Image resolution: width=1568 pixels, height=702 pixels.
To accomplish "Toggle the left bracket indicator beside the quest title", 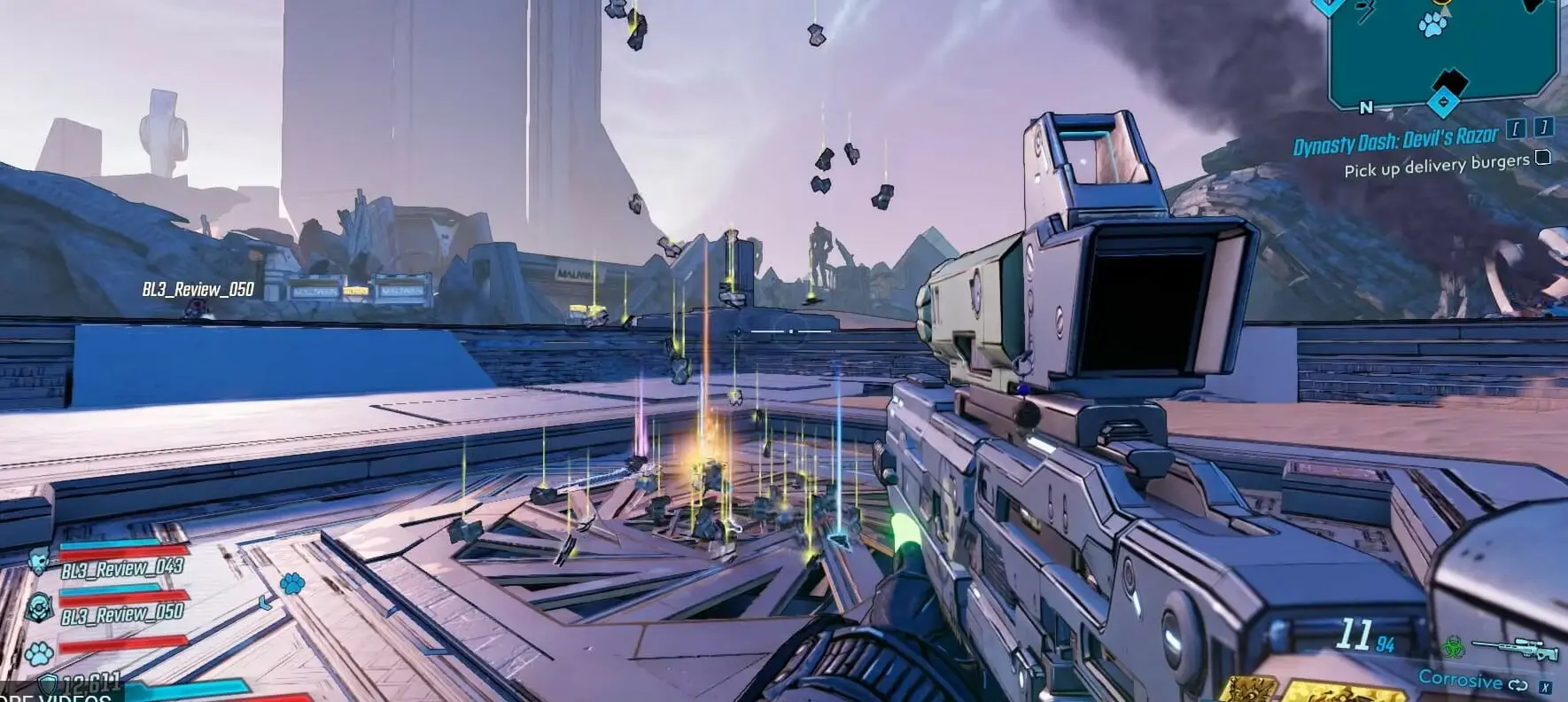I will [1516, 129].
